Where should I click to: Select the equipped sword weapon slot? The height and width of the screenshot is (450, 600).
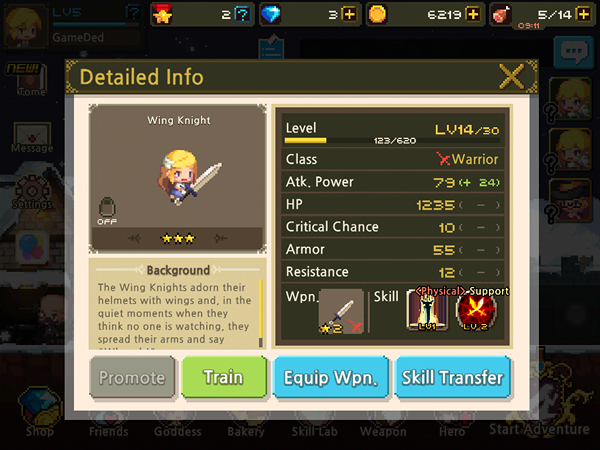pos(339,313)
